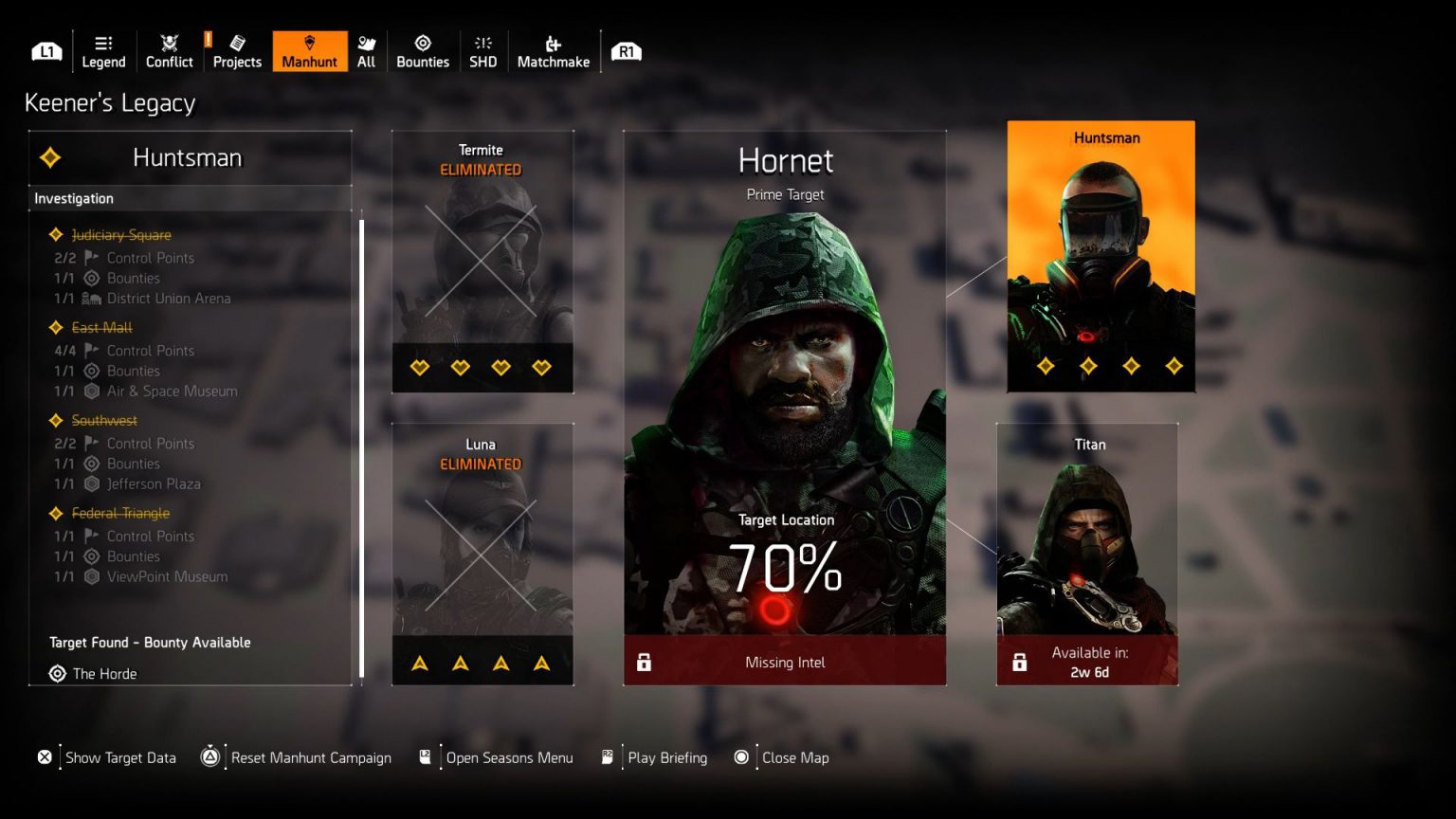This screenshot has height=819, width=1456.
Task: Expand the Judiciary Square investigation entry
Action: point(121,234)
